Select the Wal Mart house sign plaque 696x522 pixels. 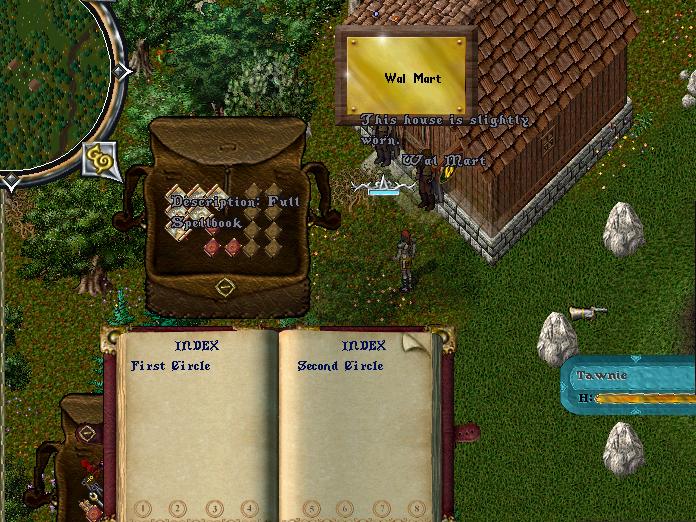(x=406, y=76)
